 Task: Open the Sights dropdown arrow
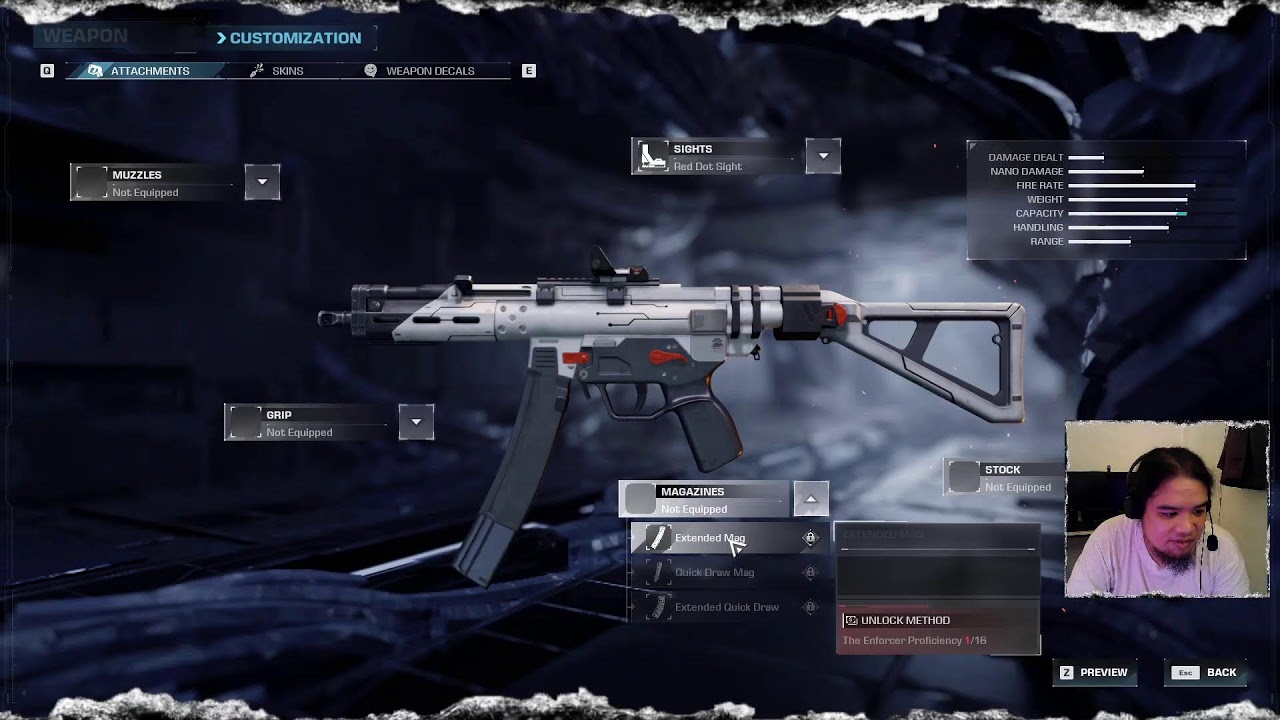(x=823, y=156)
